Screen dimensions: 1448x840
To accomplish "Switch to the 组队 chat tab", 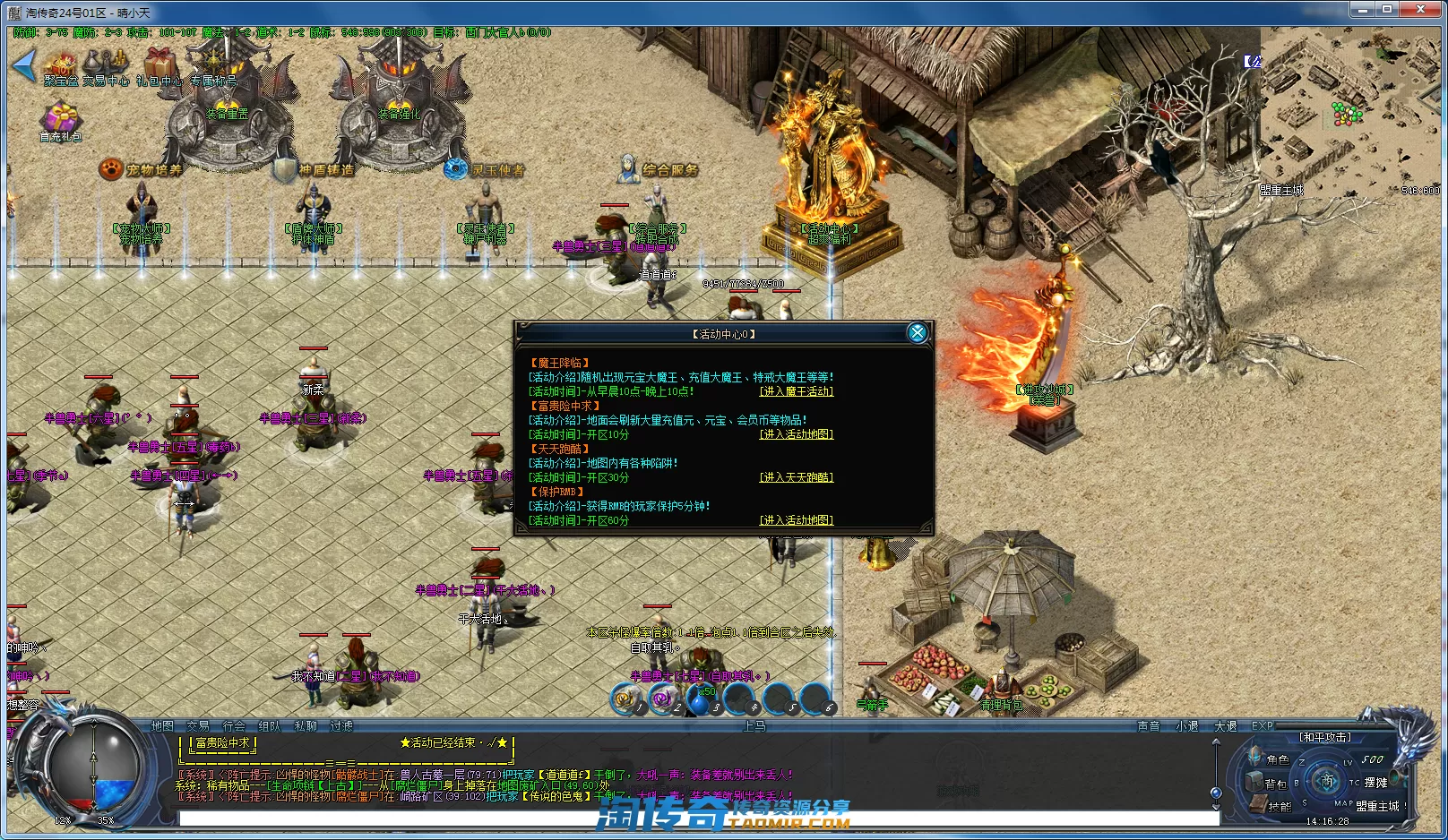I will pos(269,726).
